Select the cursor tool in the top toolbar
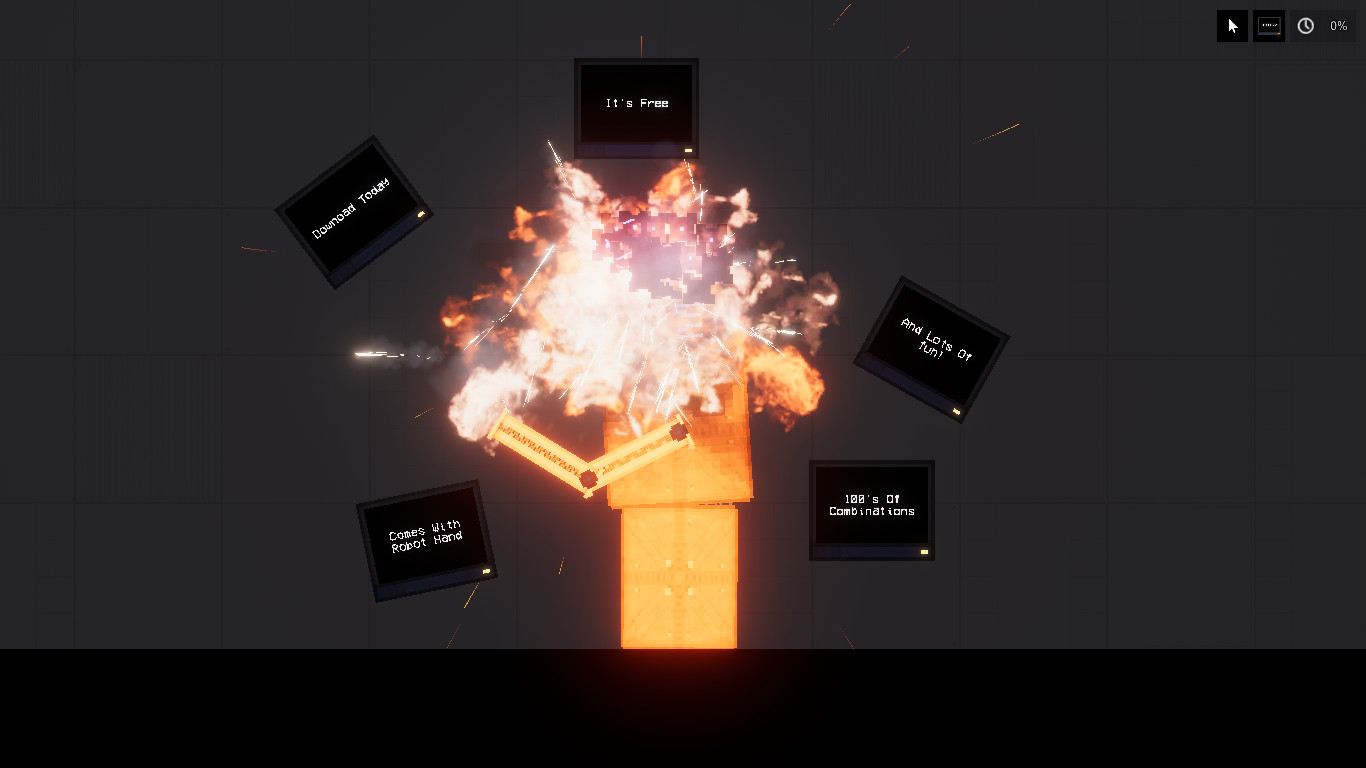 (1231, 25)
